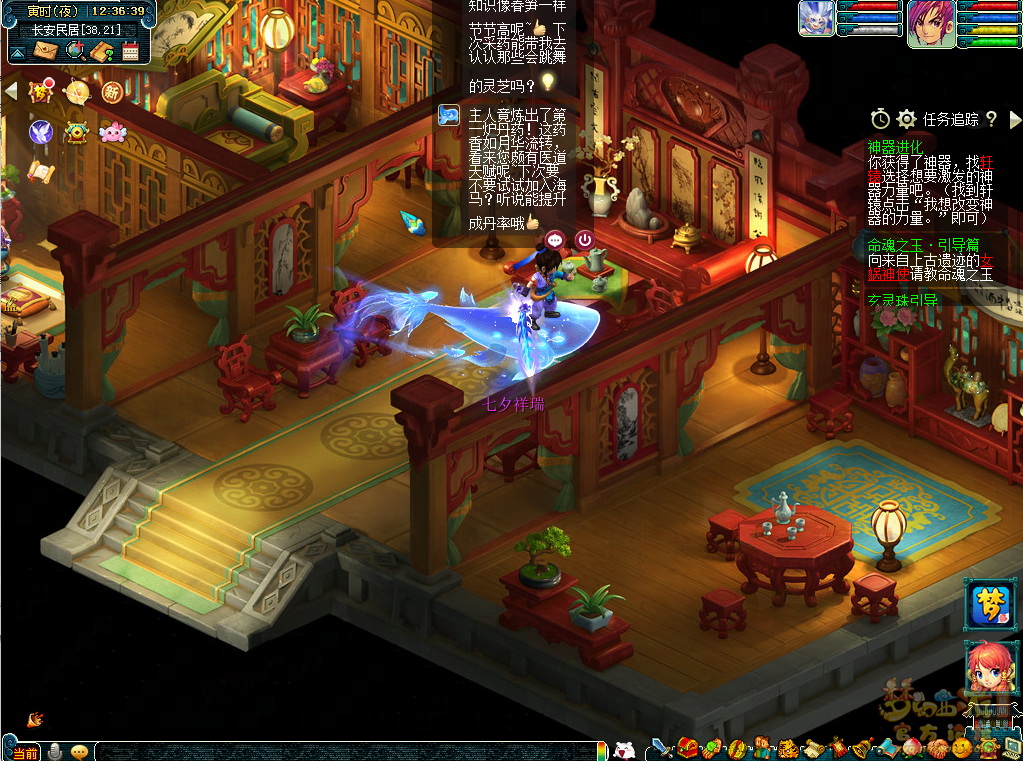
Task: Open the pink winged pet icon
Action: coord(112,131)
